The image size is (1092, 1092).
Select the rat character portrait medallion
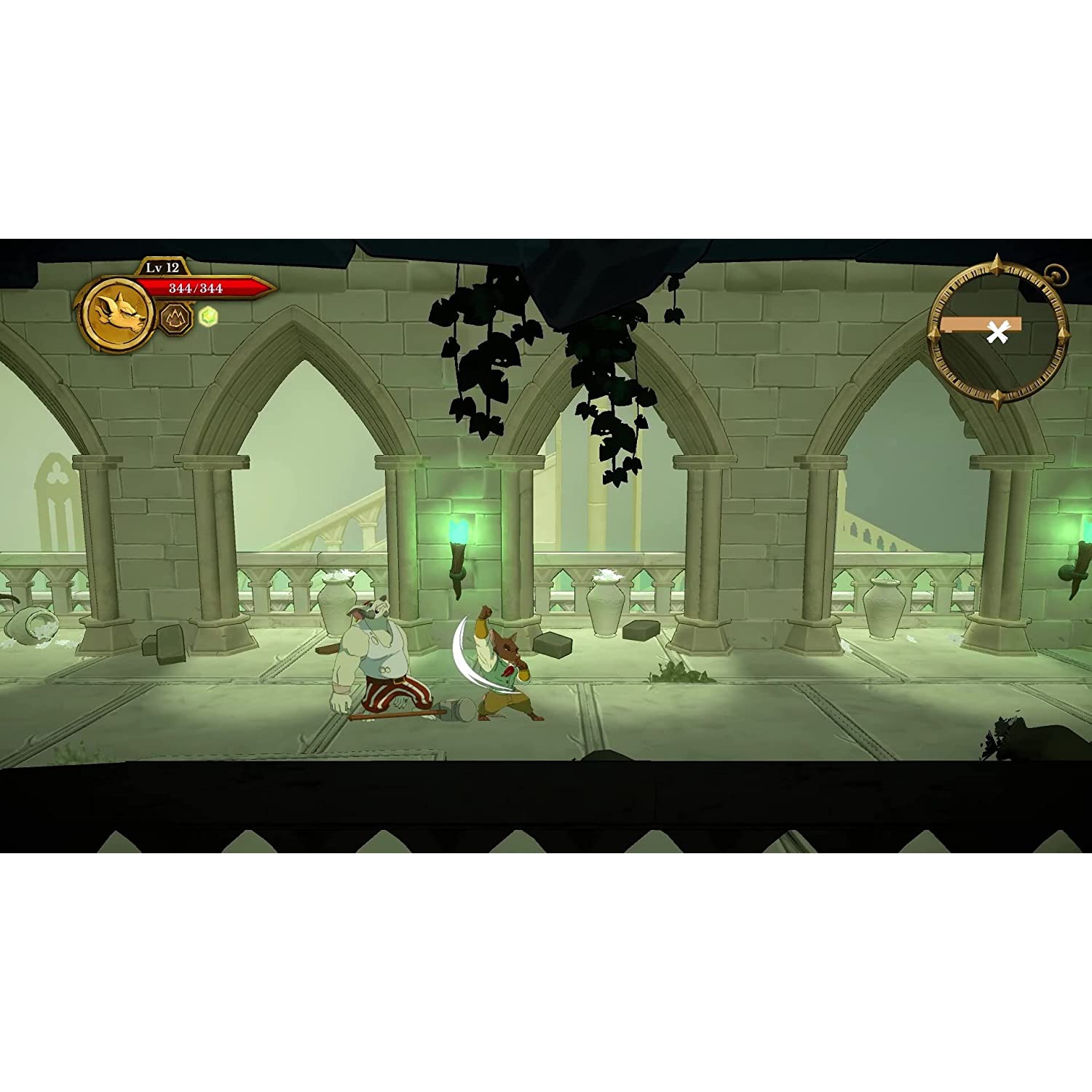pyautogui.click(x=116, y=314)
